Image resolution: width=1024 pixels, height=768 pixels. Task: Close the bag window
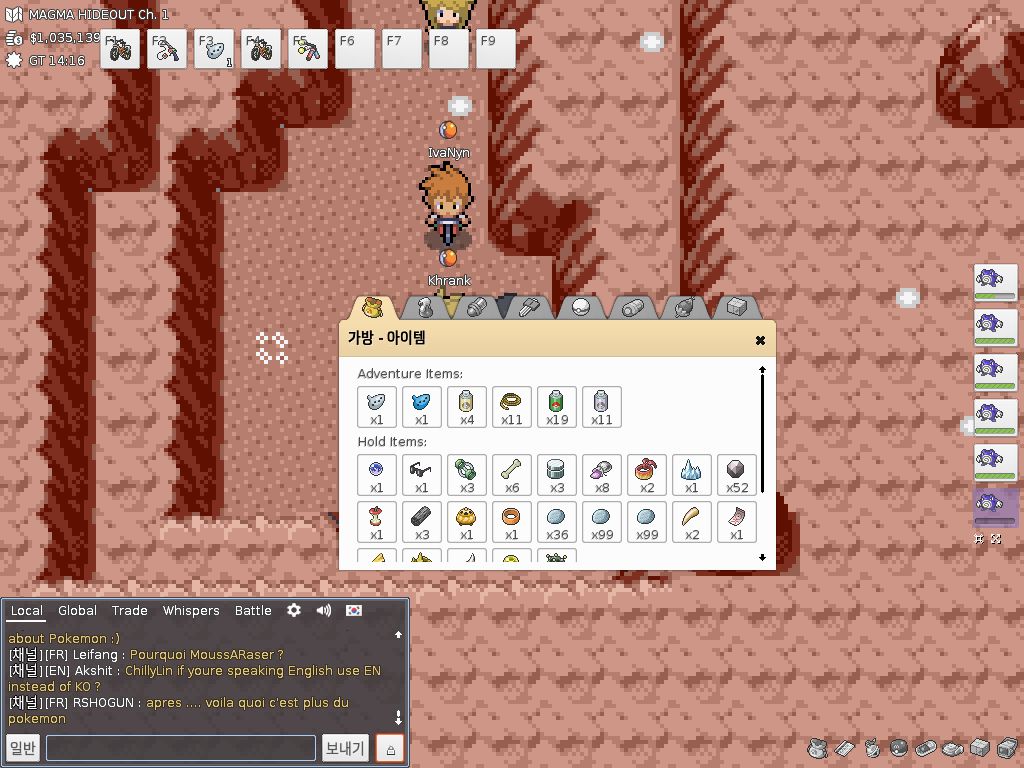760,340
